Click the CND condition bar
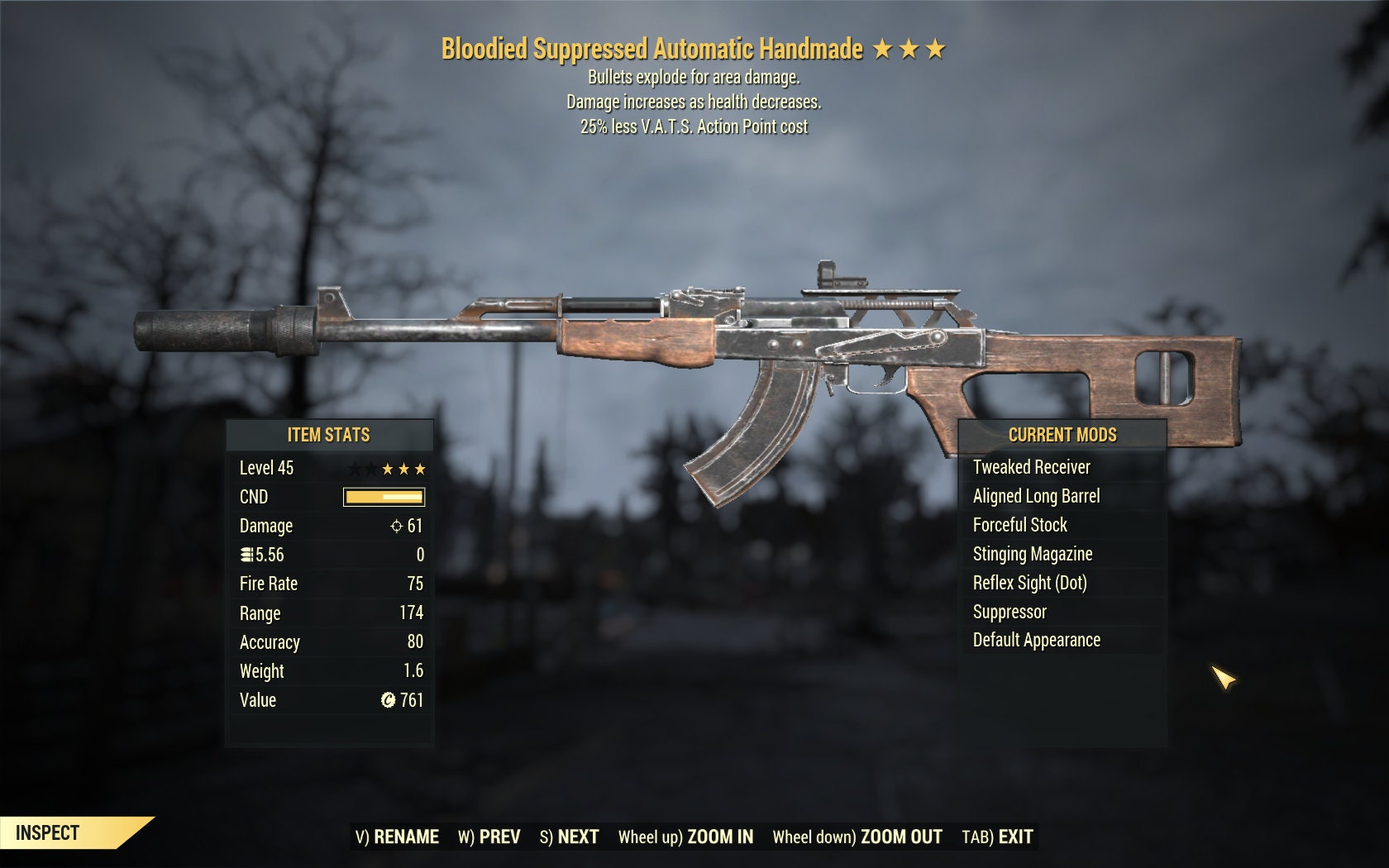Image resolution: width=1389 pixels, height=868 pixels. click(x=383, y=497)
